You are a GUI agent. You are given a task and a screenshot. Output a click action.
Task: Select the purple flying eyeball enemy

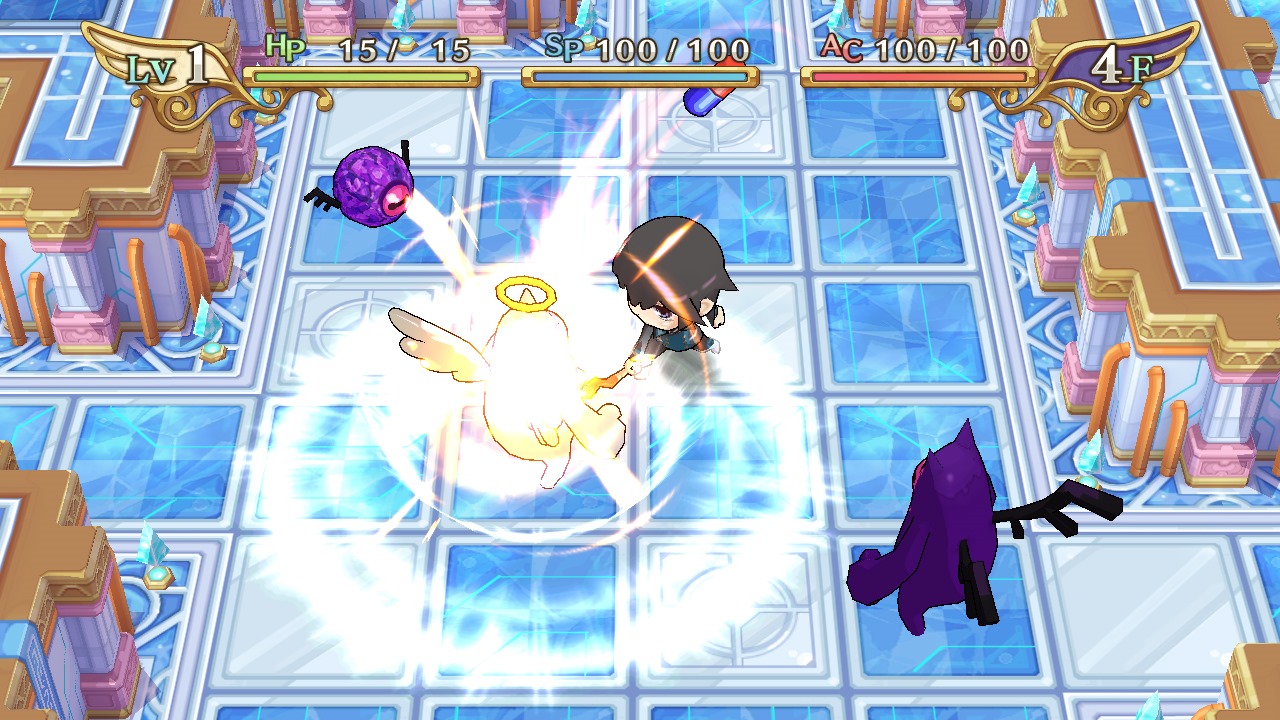click(x=375, y=185)
